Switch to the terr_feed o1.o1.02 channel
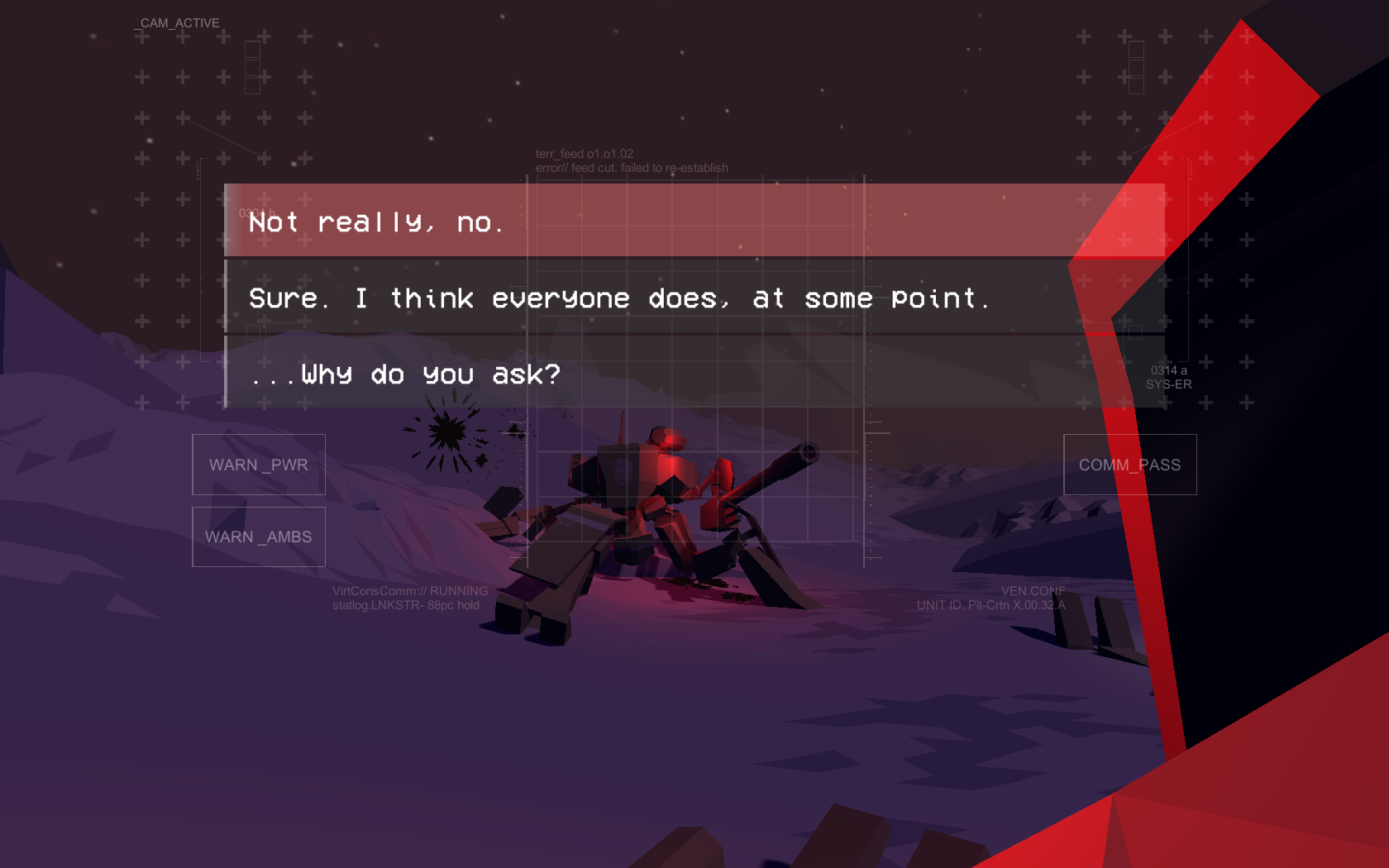The height and width of the screenshot is (868, 1389). click(x=584, y=153)
